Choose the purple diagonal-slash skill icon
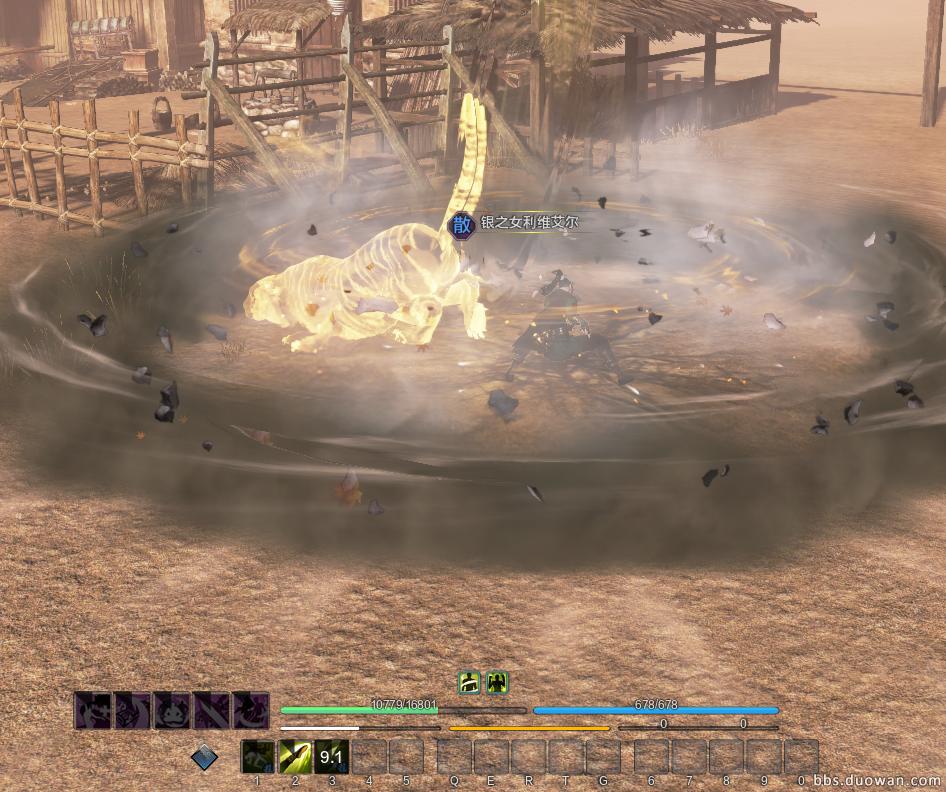This screenshot has height=792, width=946. [211, 711]
